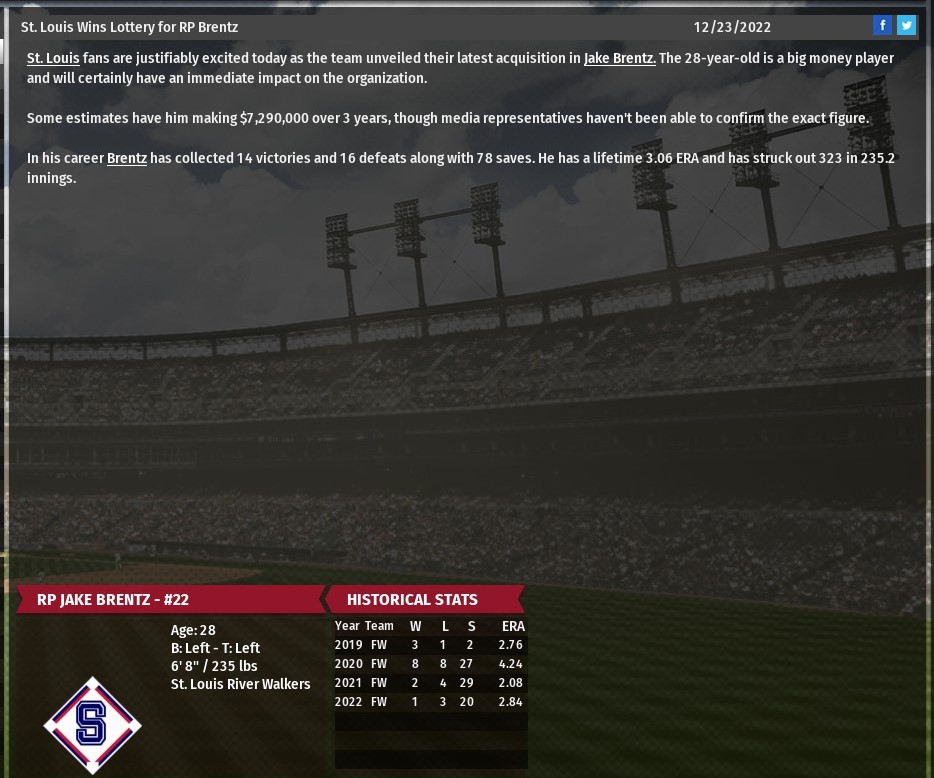Share the article on Facebook
This screenshot has width=934, height=778.
(882, 26)
